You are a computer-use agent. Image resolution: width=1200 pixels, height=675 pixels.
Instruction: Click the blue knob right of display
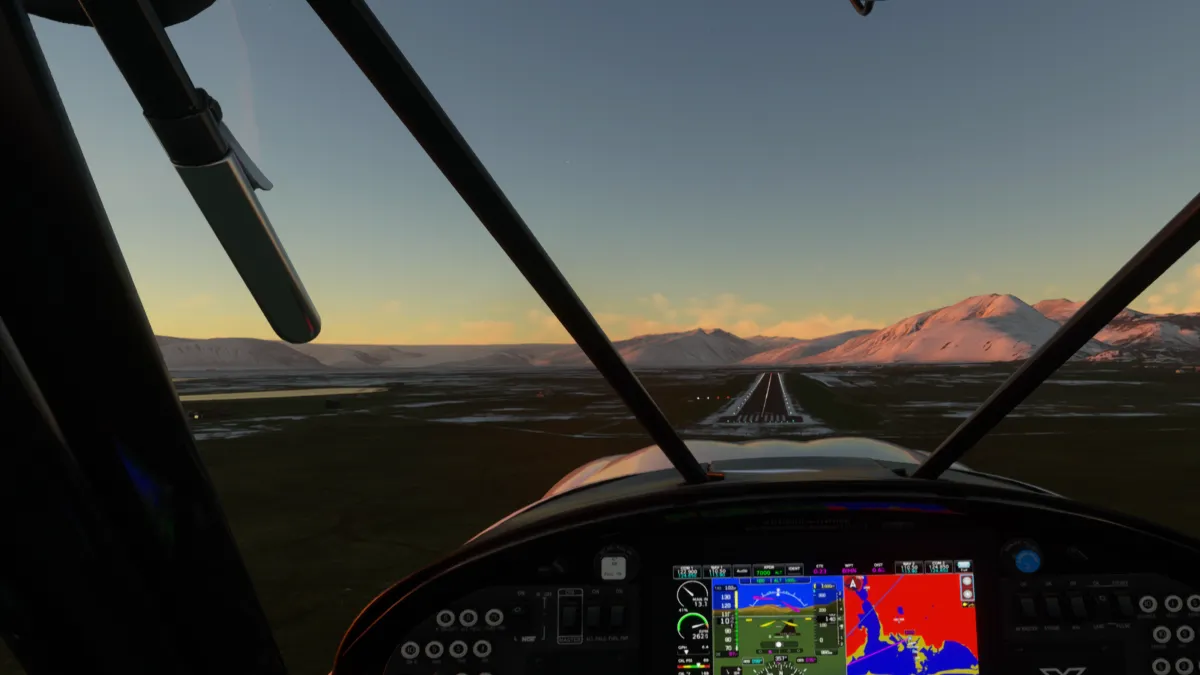coord(1027,560)
